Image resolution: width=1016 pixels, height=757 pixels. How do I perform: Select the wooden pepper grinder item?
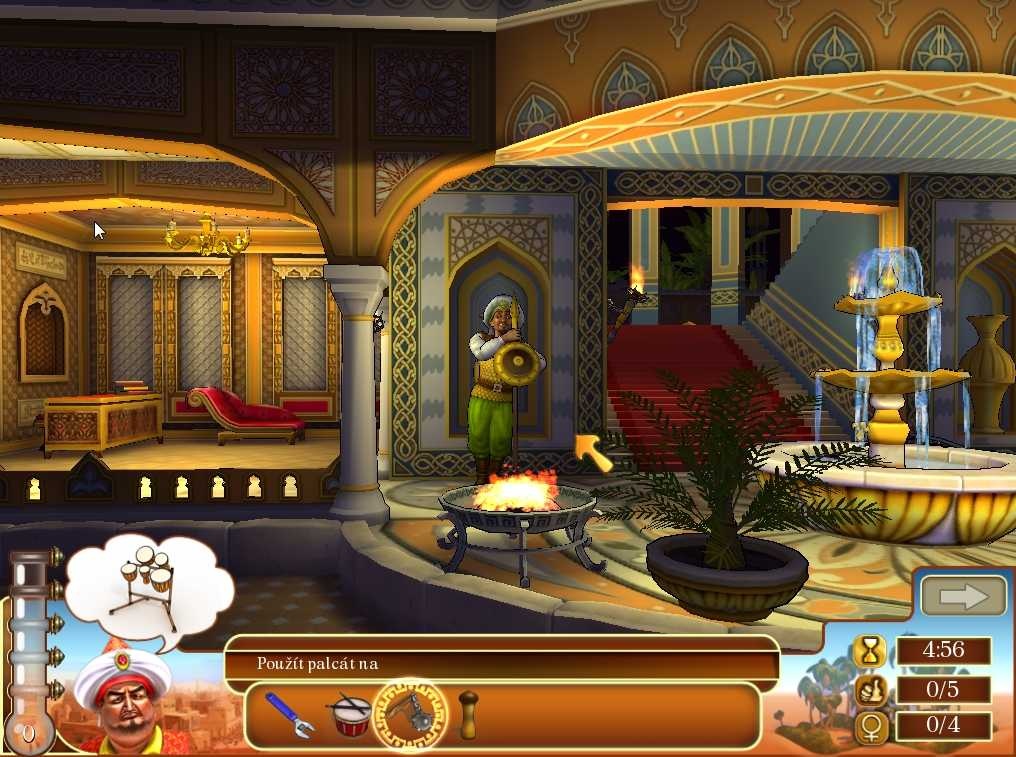click(x=467, y=714)
